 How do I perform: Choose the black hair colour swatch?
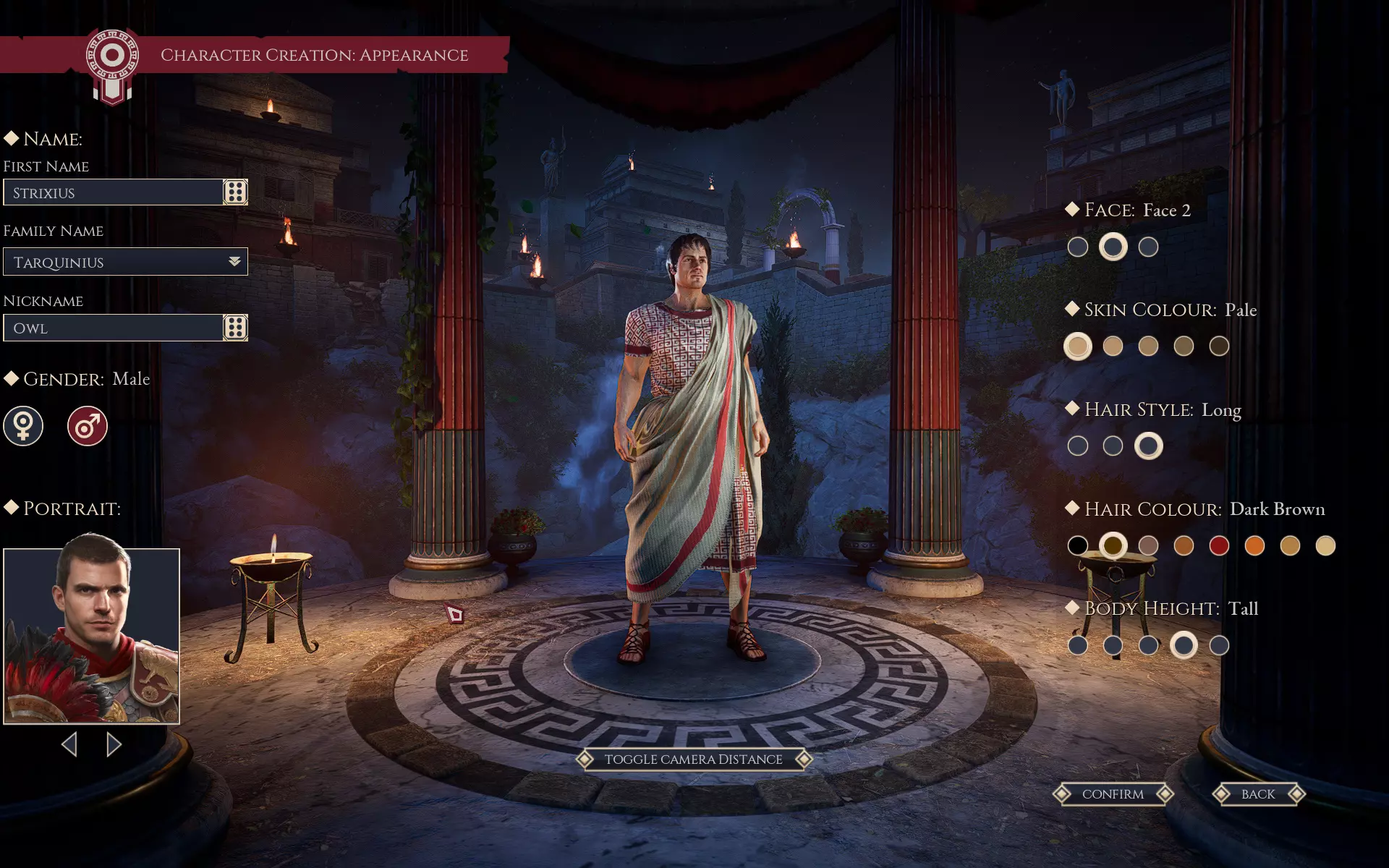coord(1077,545)
